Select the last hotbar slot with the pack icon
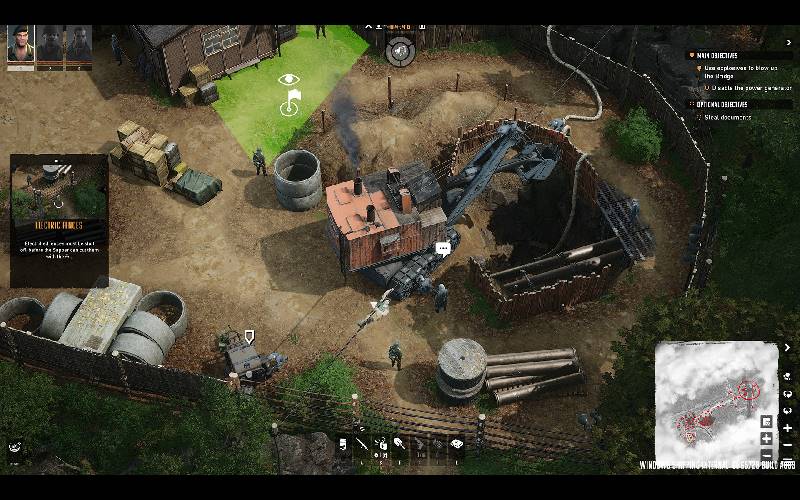The width and height of the screenshot is (800, 500). pos(457,445)
